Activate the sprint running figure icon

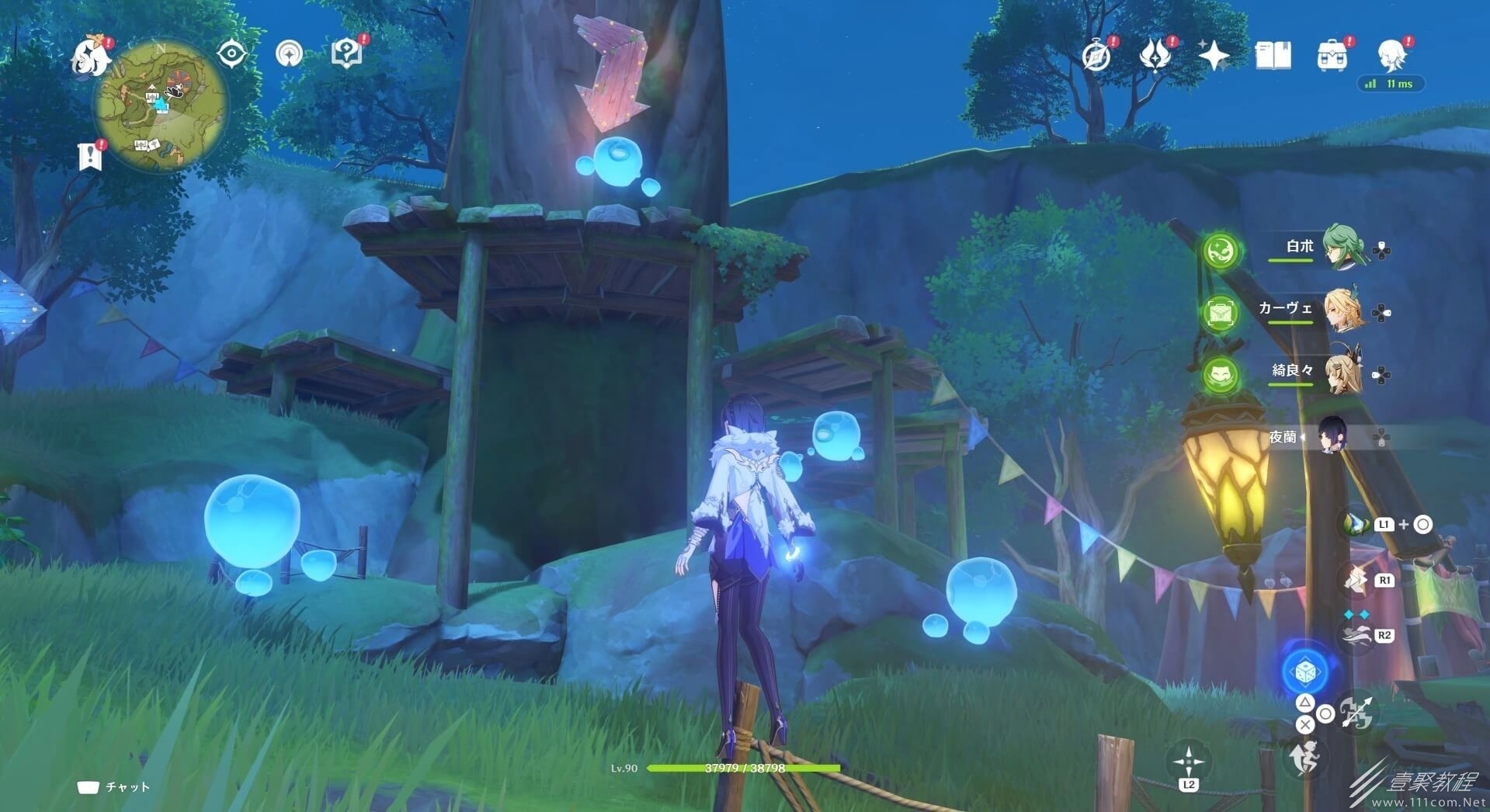click(x=1304, y=757)
